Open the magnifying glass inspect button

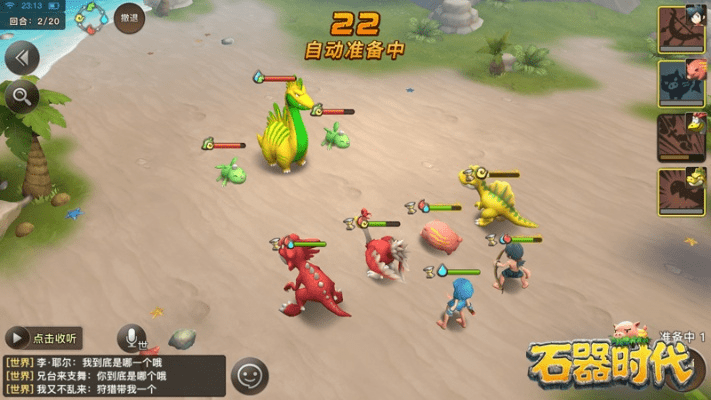(21, 97)
